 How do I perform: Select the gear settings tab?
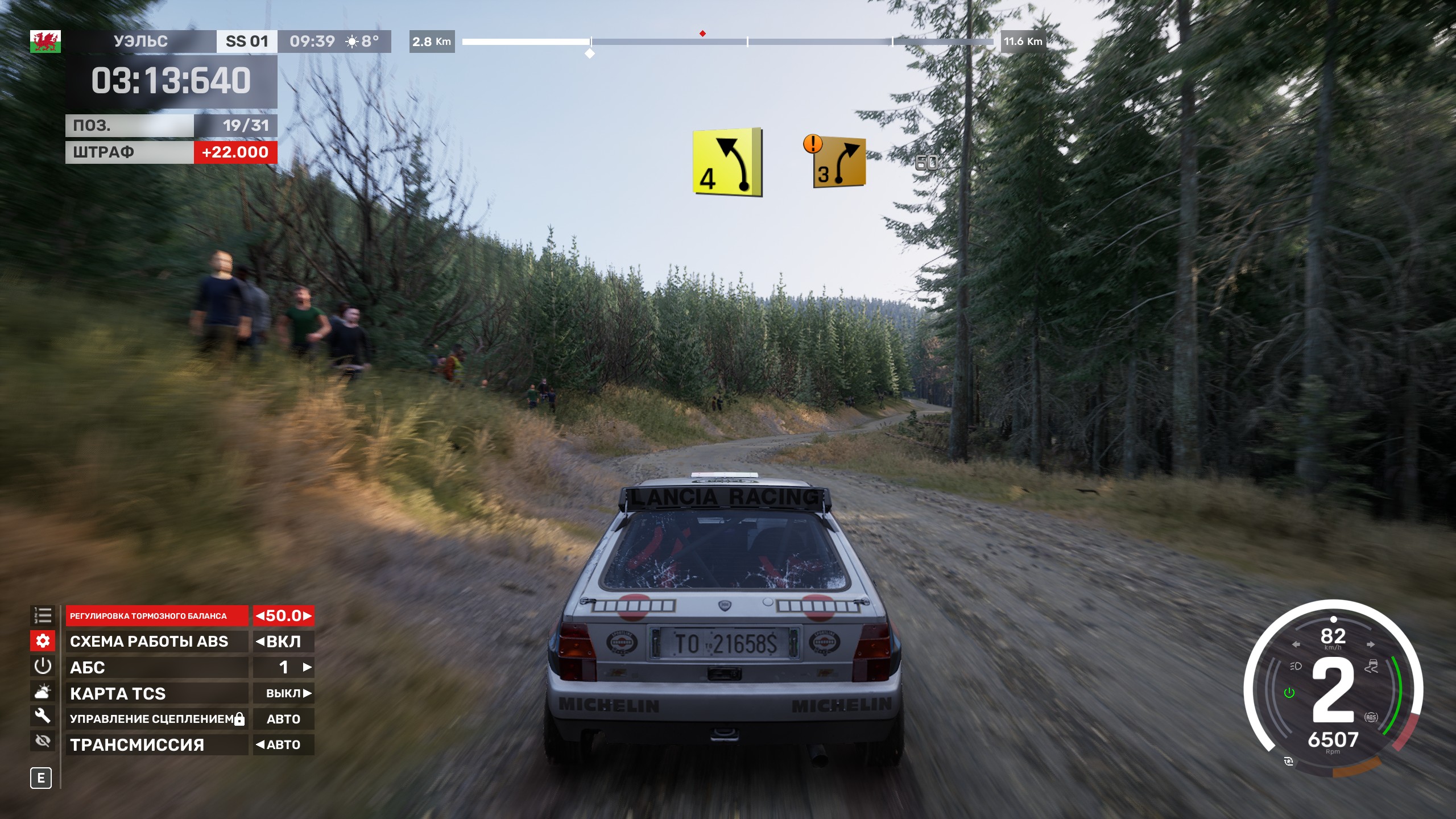pyautogui.click(x=43, y=641)
